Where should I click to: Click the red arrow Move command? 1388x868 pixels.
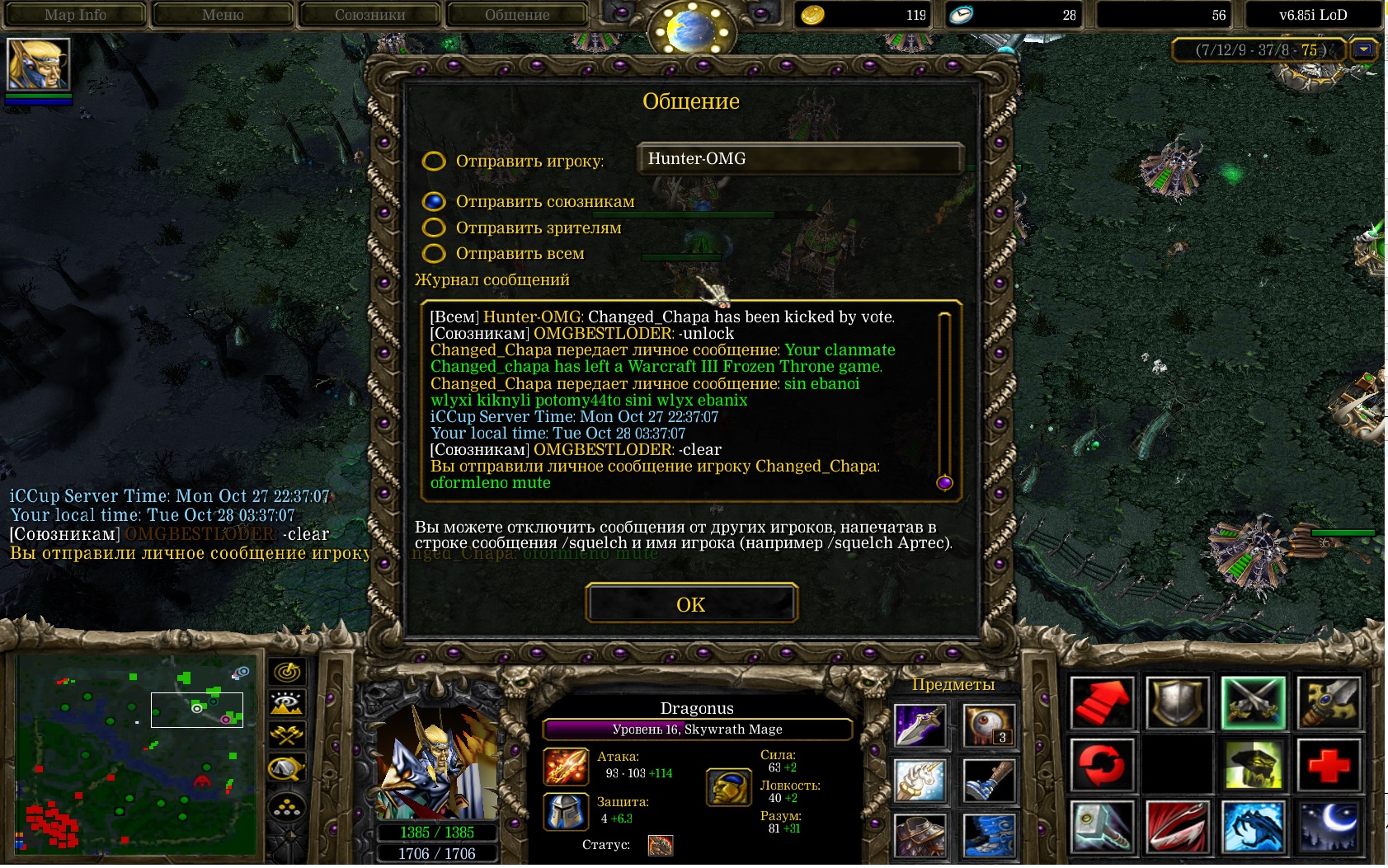pos(1102,703)
